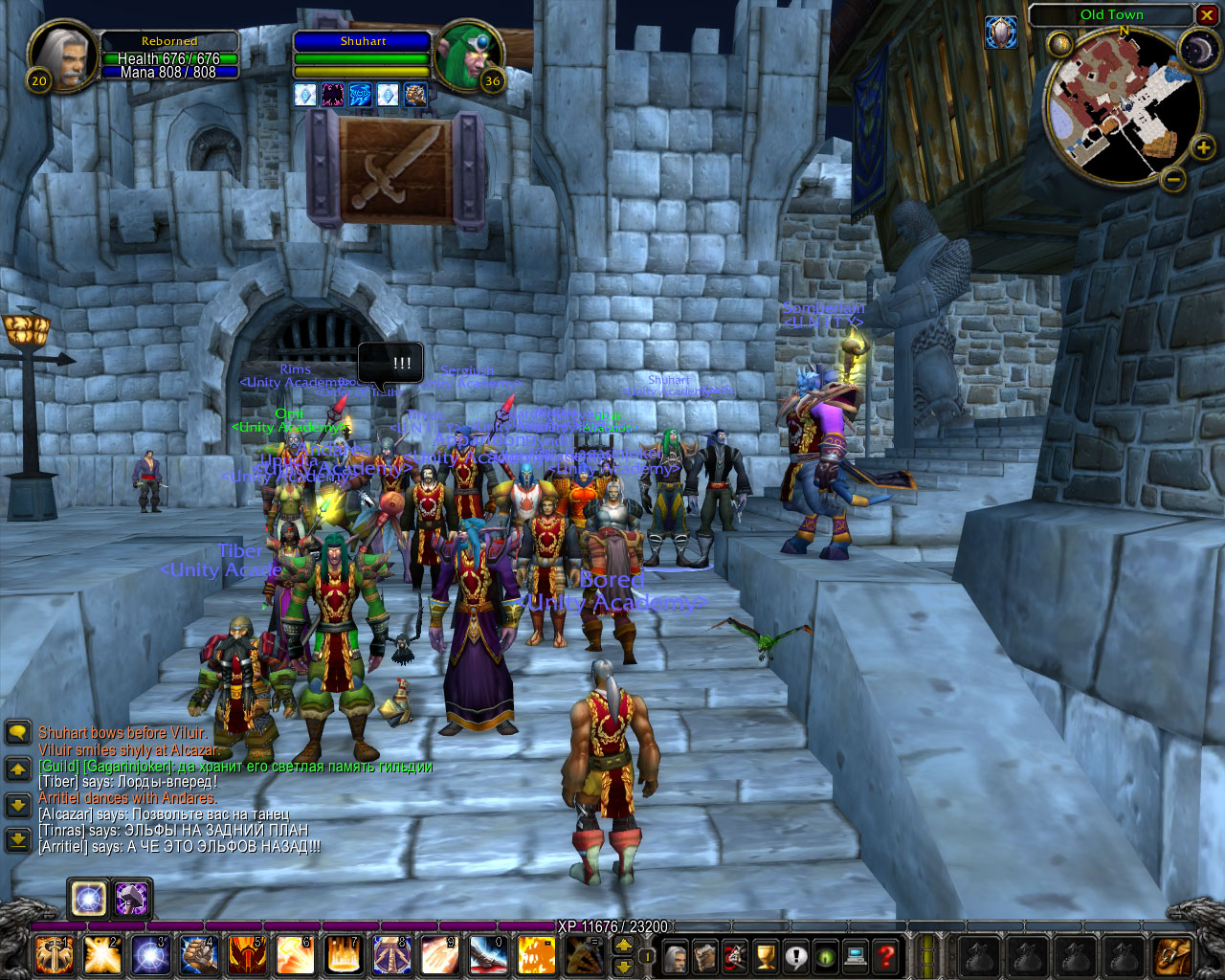This screenshot has height=980, width=1225.
Task: Use the clenched fist ability in slot 4
Action: click(x=199, y=955)
